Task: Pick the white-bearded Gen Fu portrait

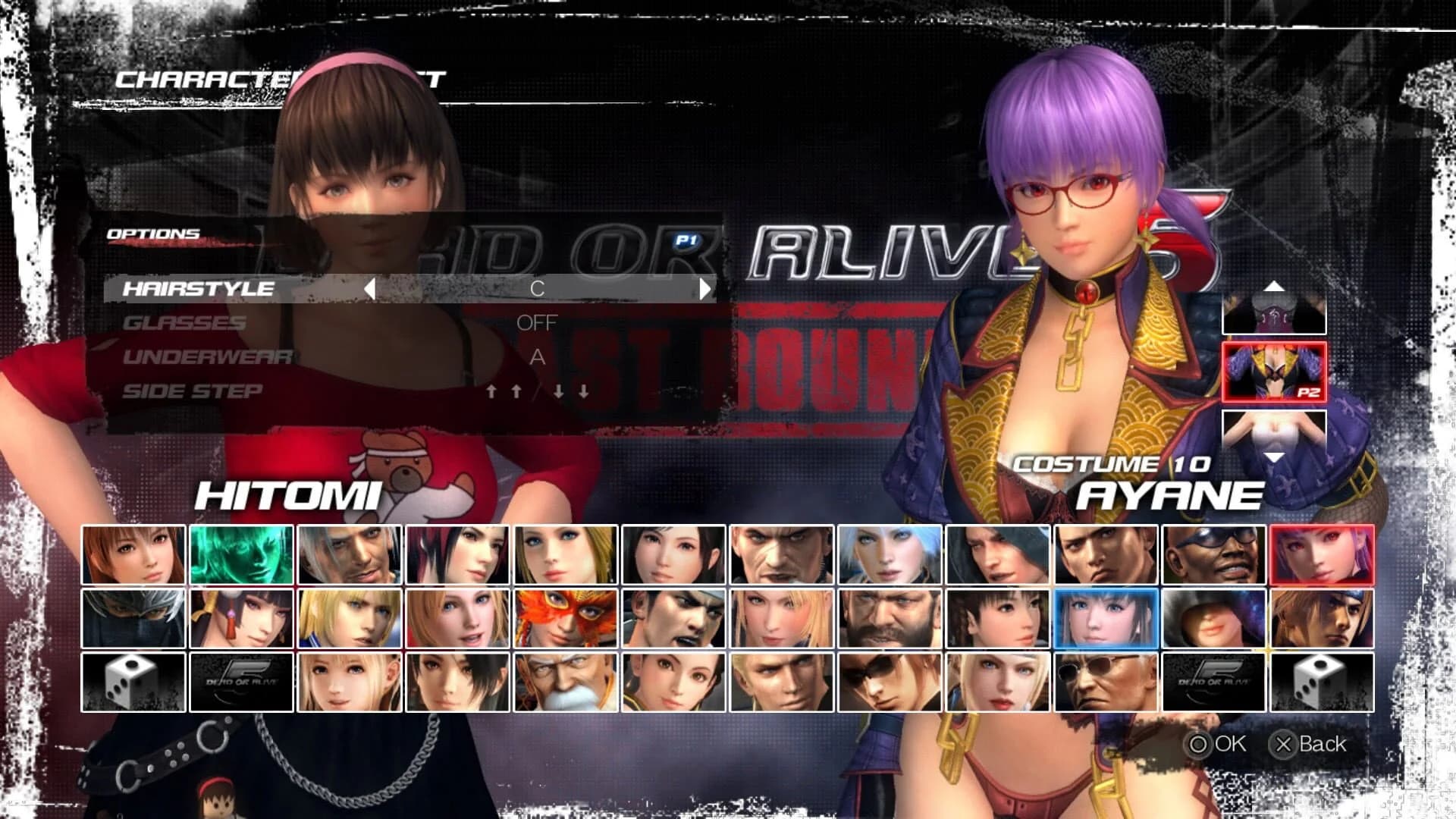Action: [566, 681]
